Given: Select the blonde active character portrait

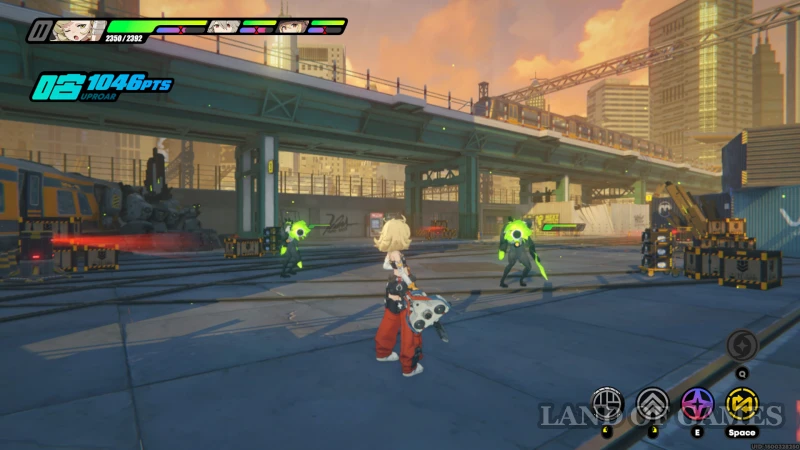Looking at the screenshot, I should [77, 30].
